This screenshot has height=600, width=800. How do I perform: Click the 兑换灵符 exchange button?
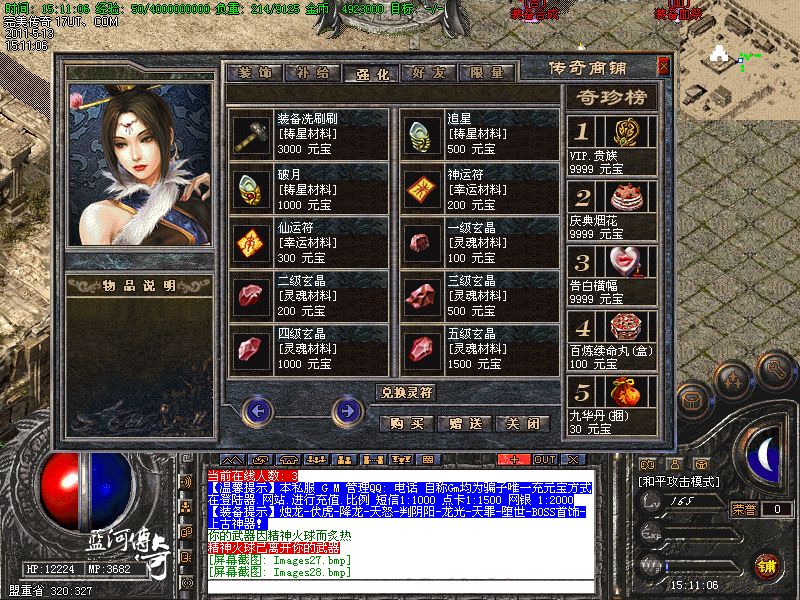click(406, 392)
